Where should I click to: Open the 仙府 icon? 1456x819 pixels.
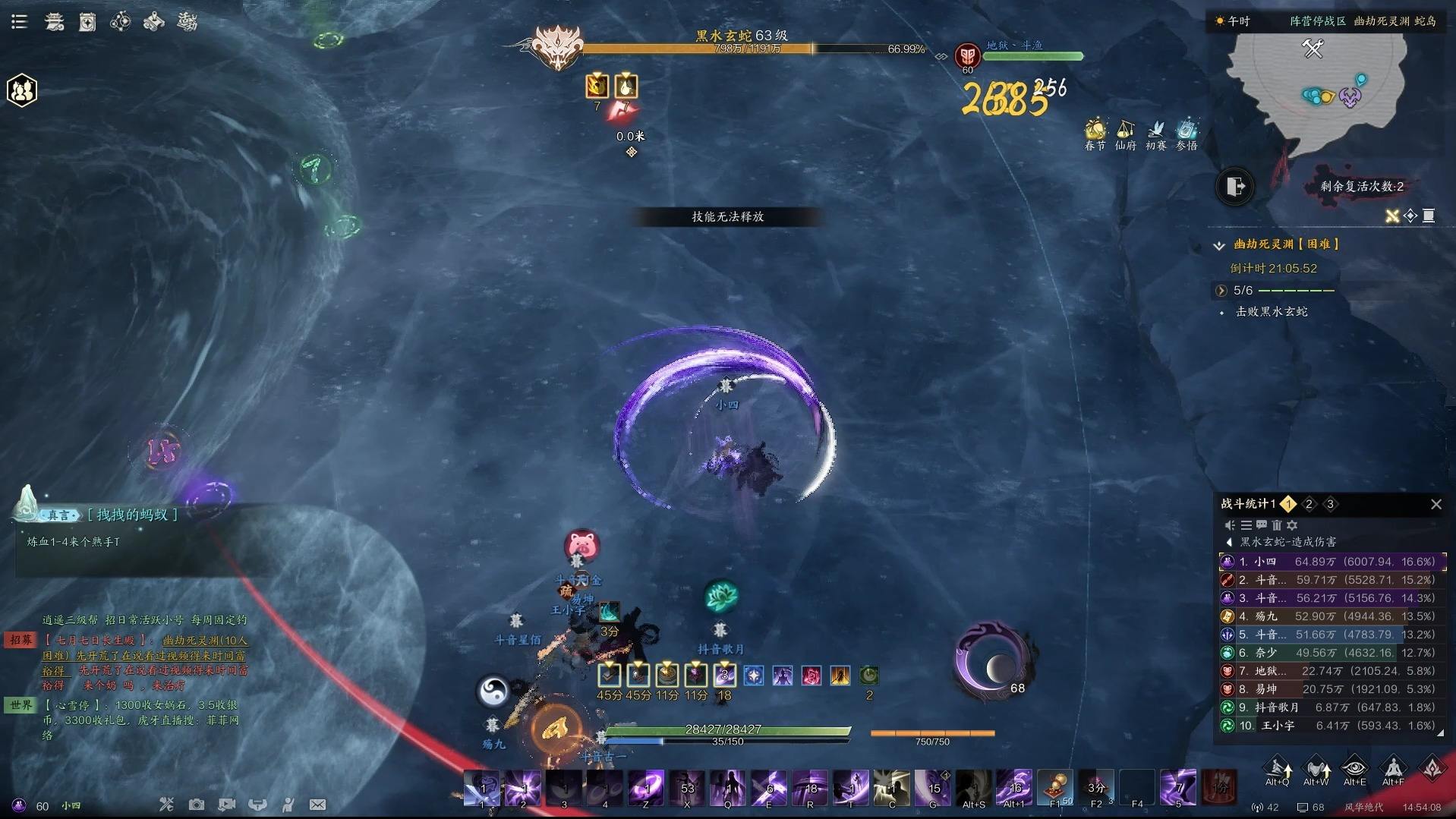click(1125, 132)
